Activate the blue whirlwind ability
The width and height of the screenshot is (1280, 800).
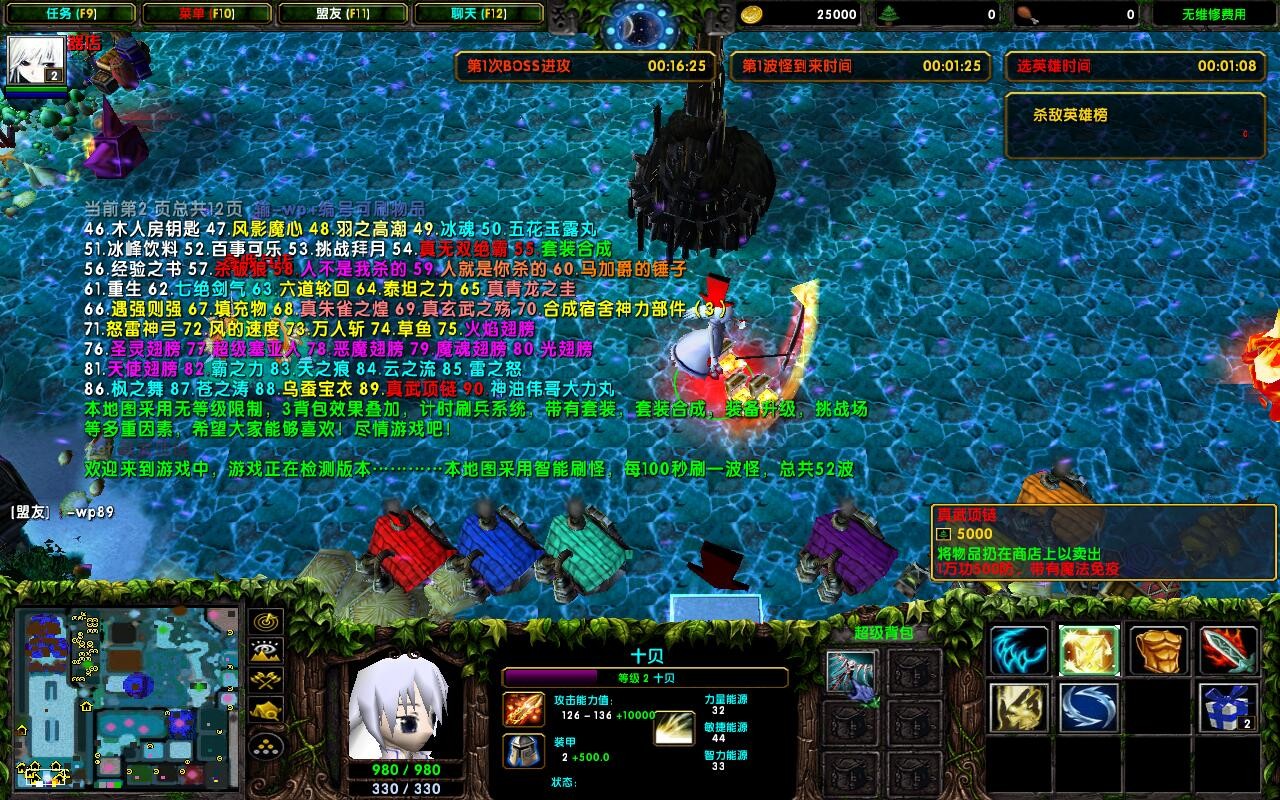point(1088,707)
